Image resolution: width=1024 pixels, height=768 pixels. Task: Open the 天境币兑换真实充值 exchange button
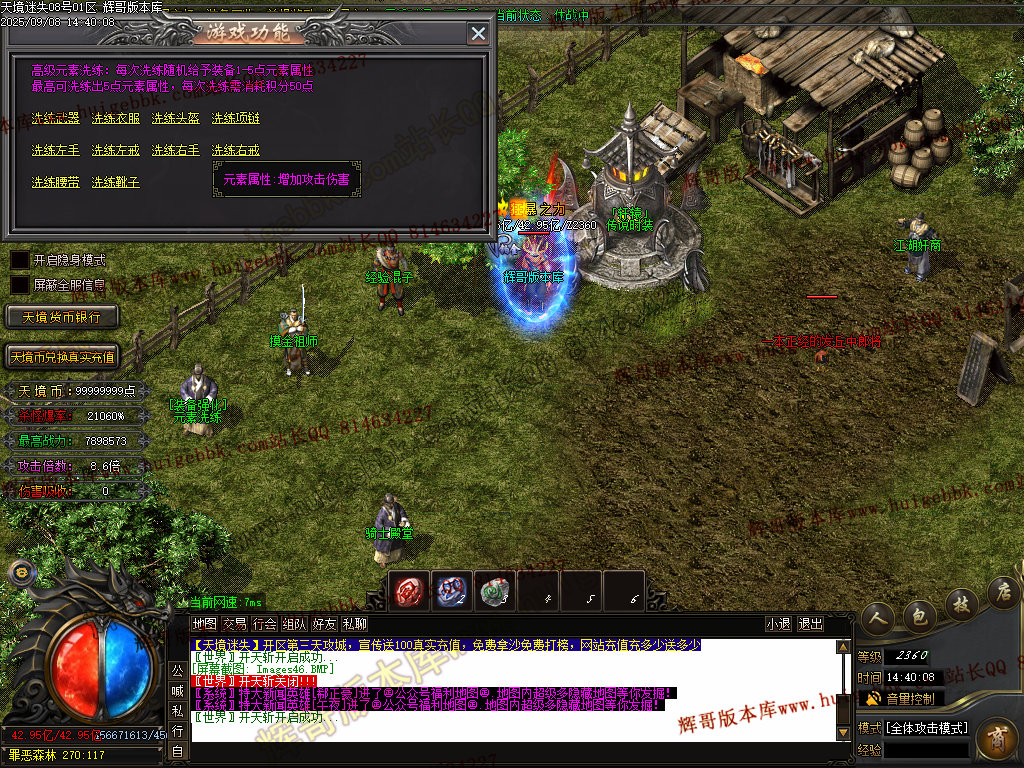point(62,357)
